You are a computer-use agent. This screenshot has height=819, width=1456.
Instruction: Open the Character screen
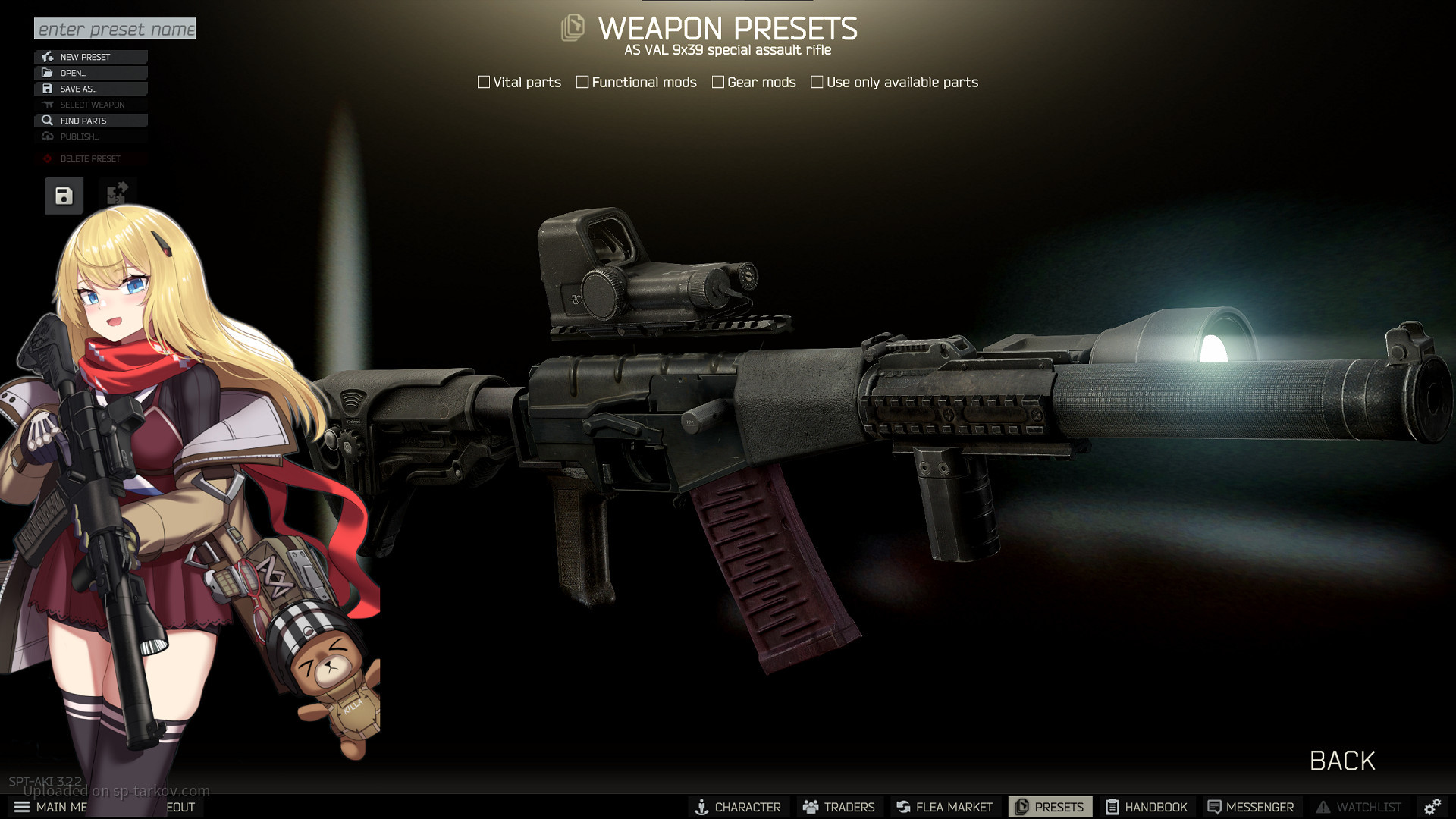pyautogui.click(x=738, y=807)
